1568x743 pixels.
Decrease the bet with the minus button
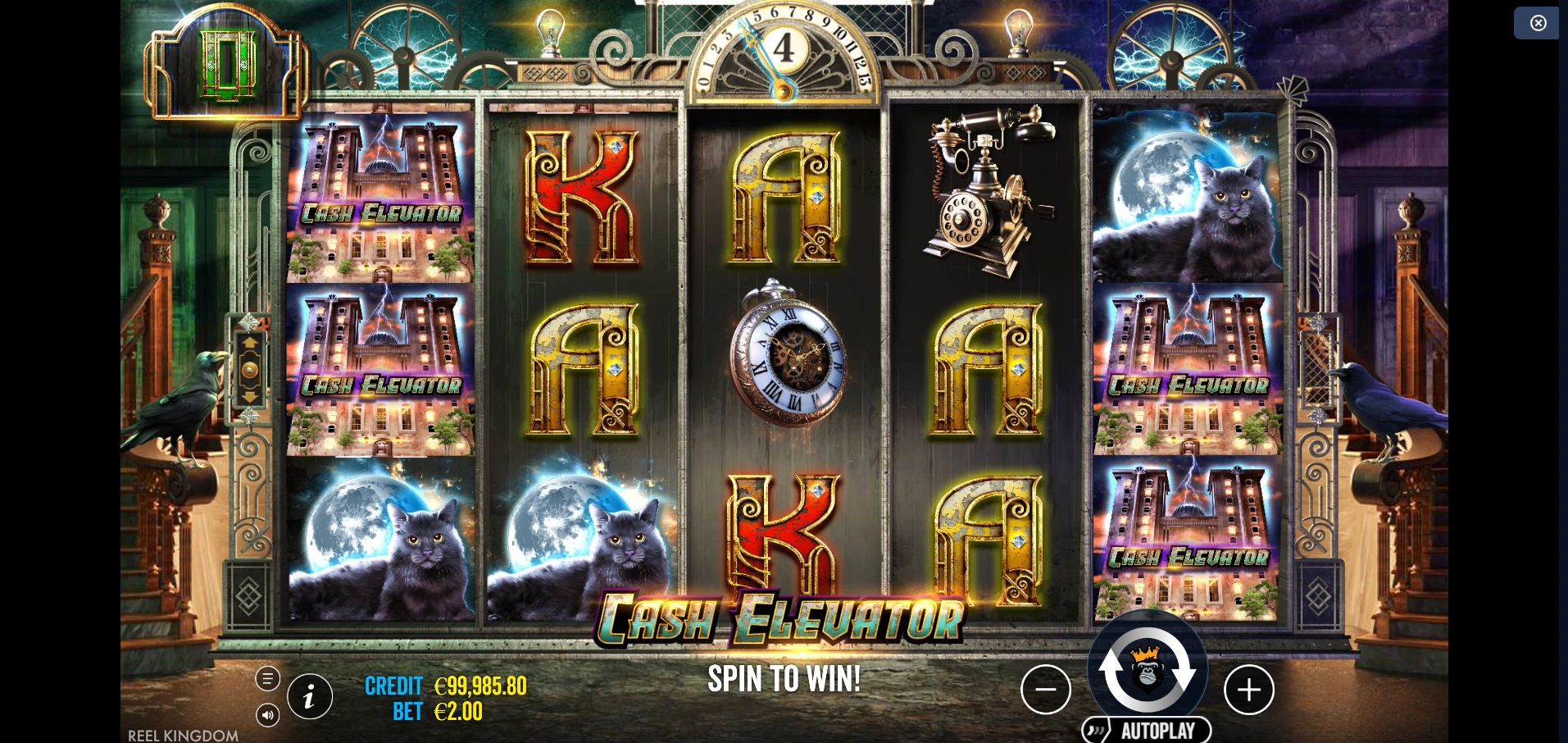point(1047,690)
